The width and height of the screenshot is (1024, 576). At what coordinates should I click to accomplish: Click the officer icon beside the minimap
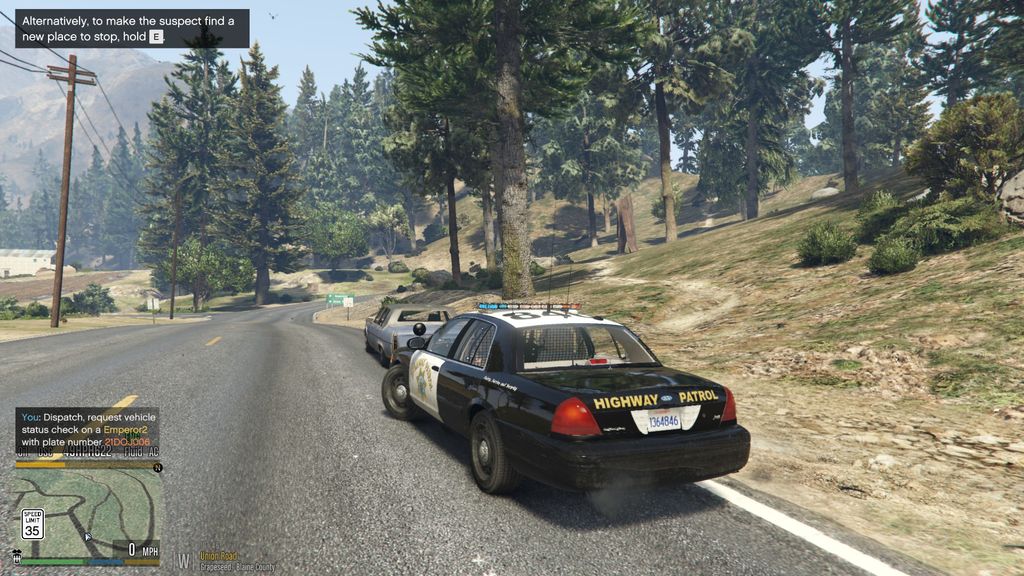click(x=16, y=555)
